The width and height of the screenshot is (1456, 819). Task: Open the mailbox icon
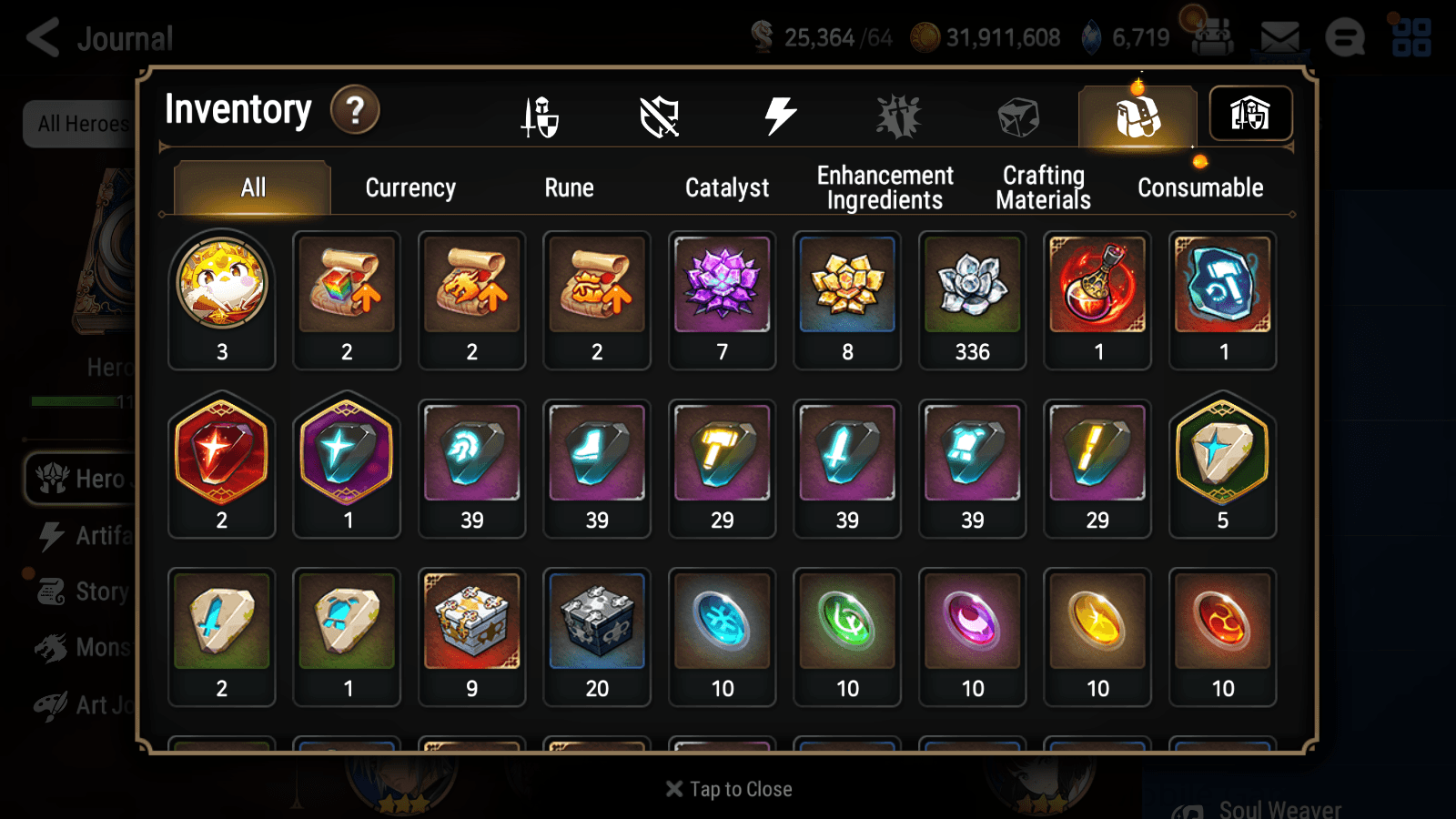tap(1281, 36)
